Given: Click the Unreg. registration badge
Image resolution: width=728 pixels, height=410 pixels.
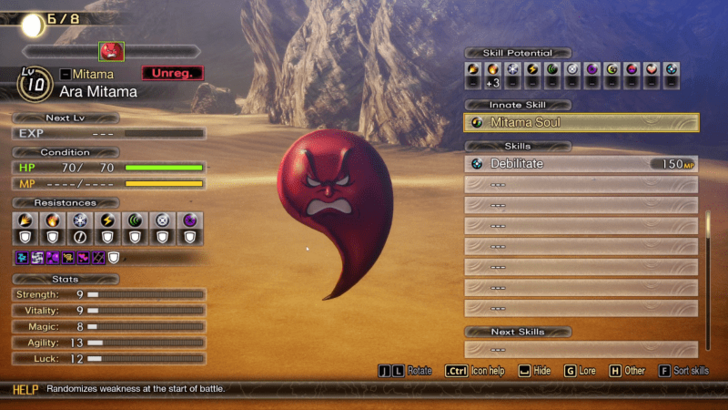Looking at the screenshot, I should pos(172,74).
